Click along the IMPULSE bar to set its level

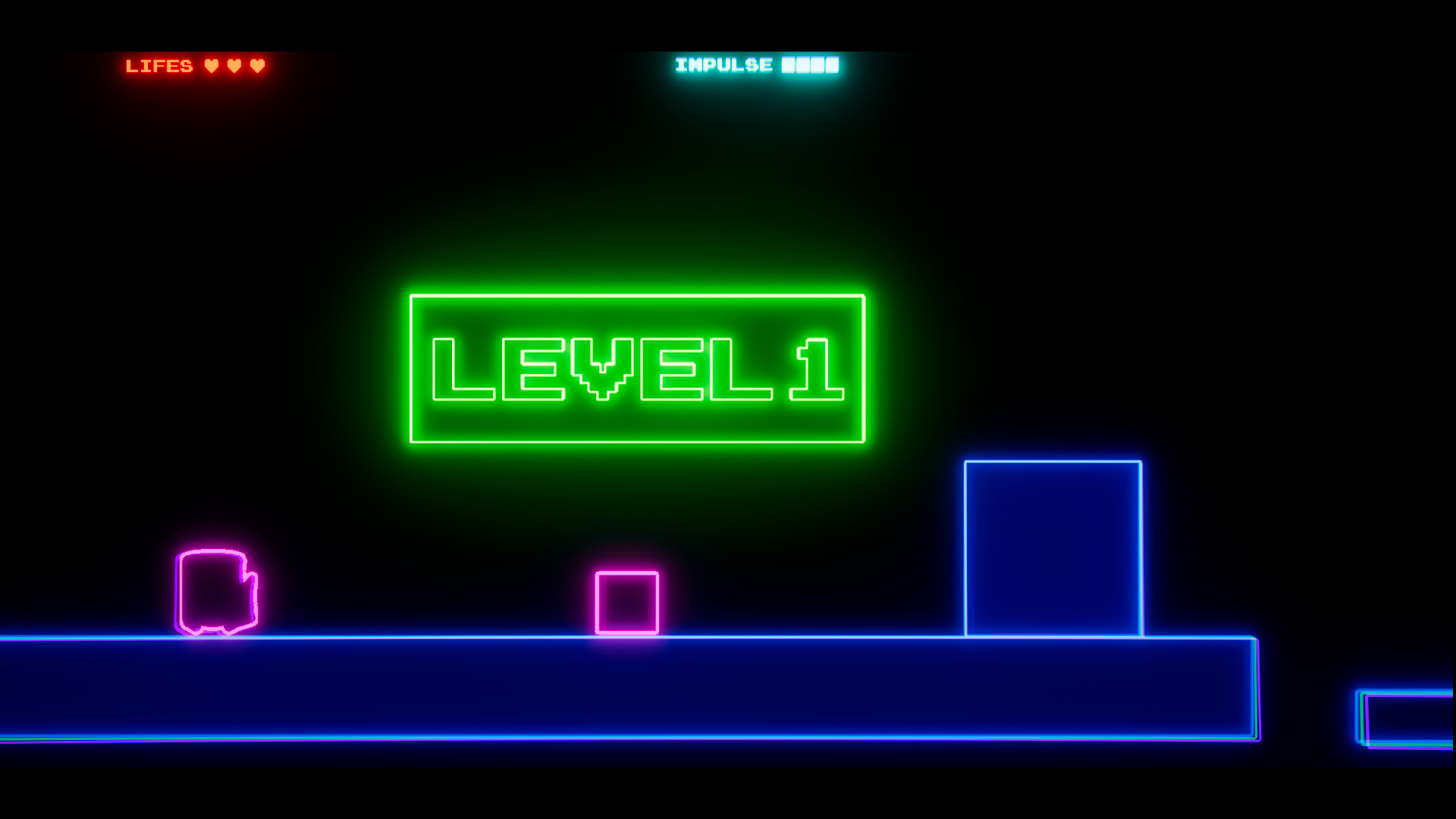[811, 64]
